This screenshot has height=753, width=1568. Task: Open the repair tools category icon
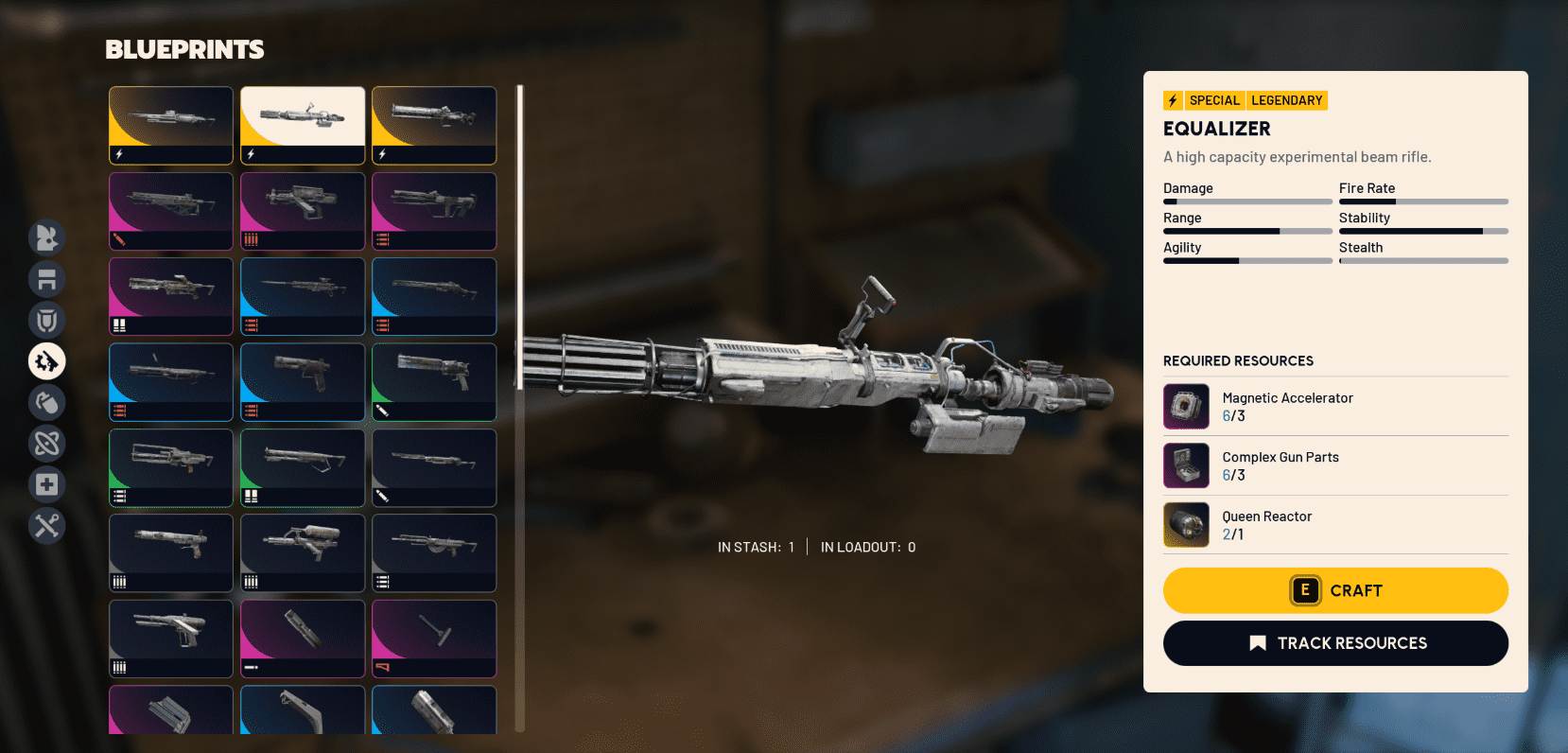point(47,526)
